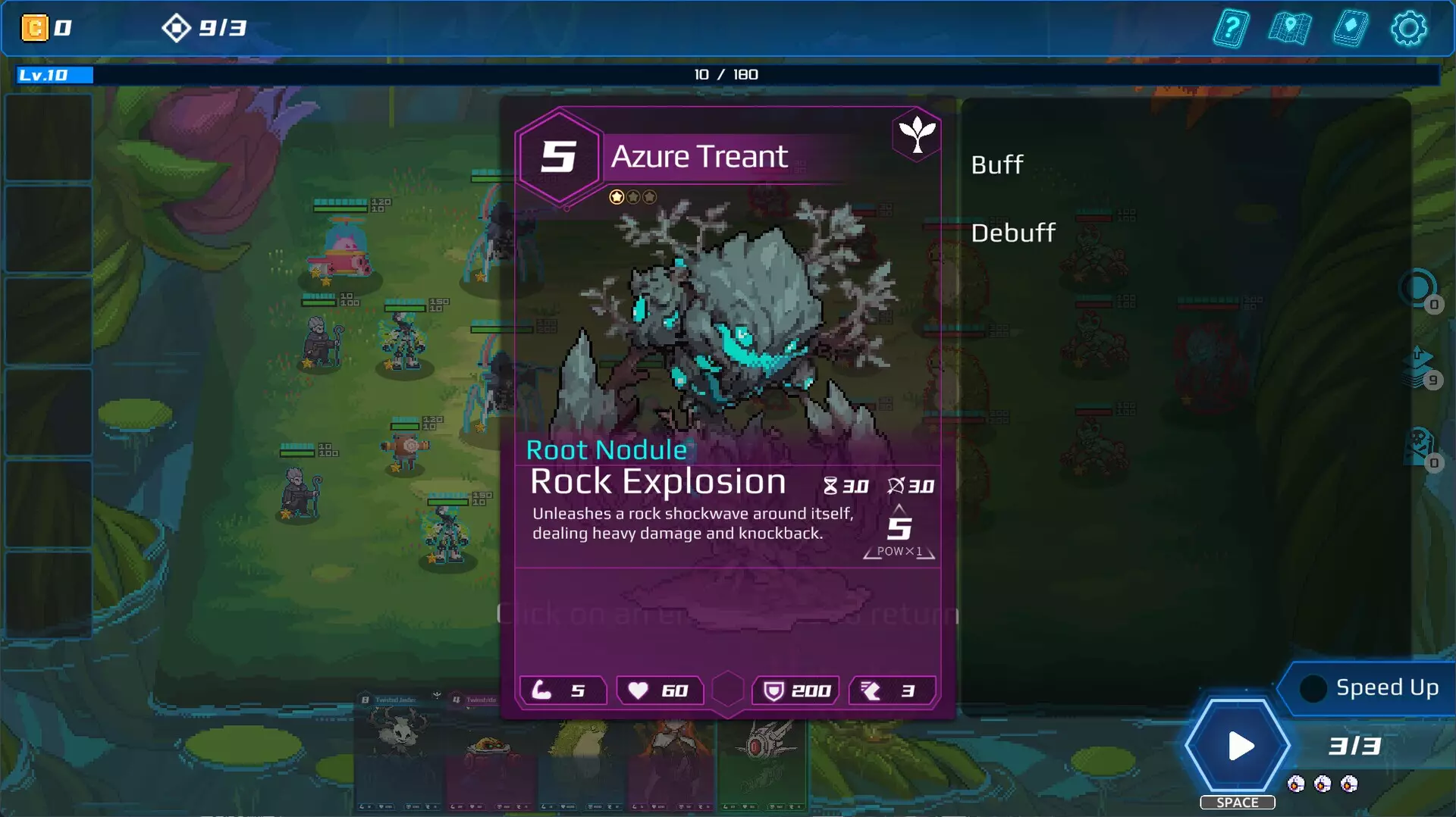Click the plant type icon on Azure Treant
The width and height of the screenshot is (1456, 817).
pos(917,135)
